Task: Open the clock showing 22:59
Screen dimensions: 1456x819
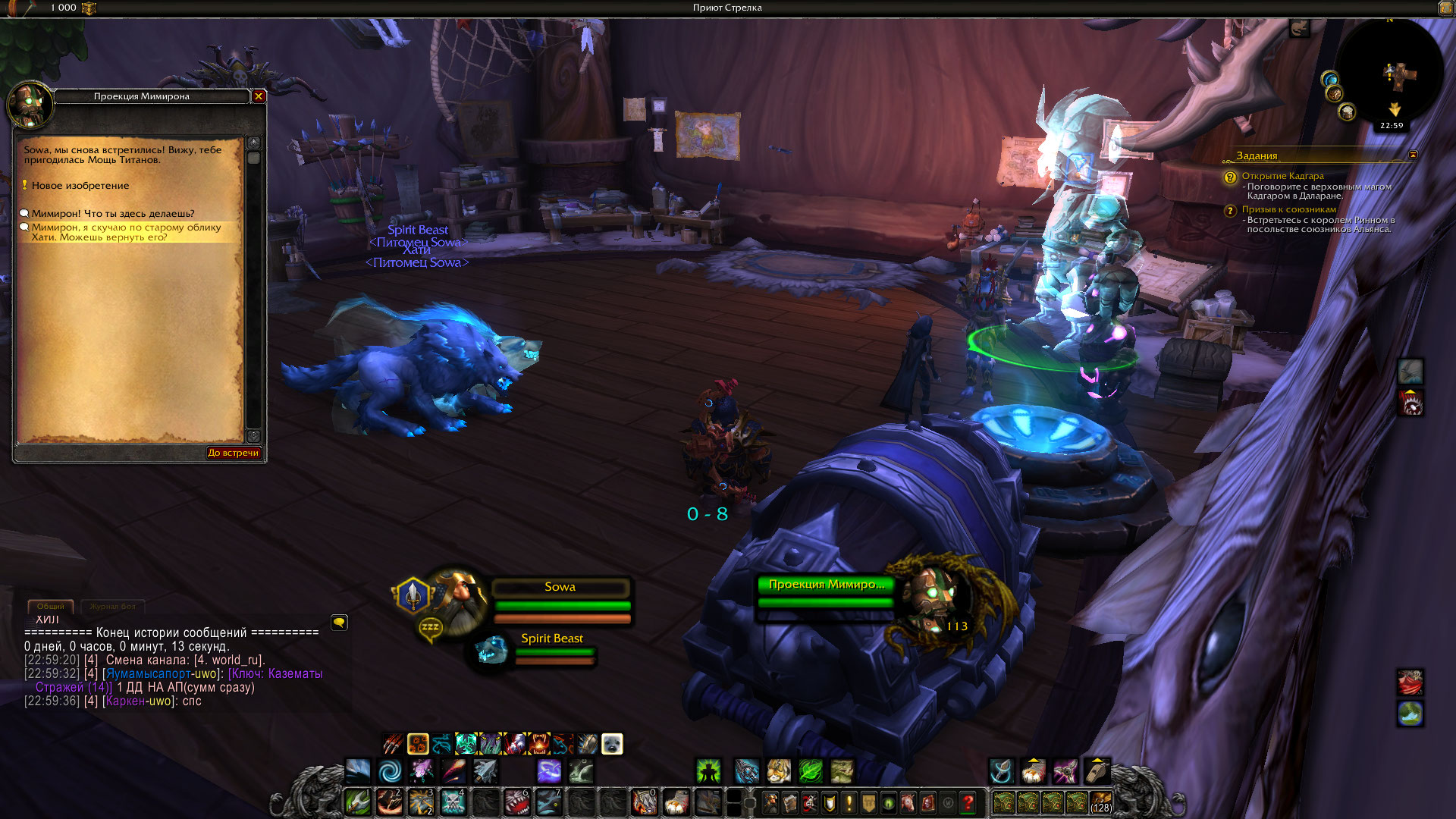Action: coord(1391,126)
